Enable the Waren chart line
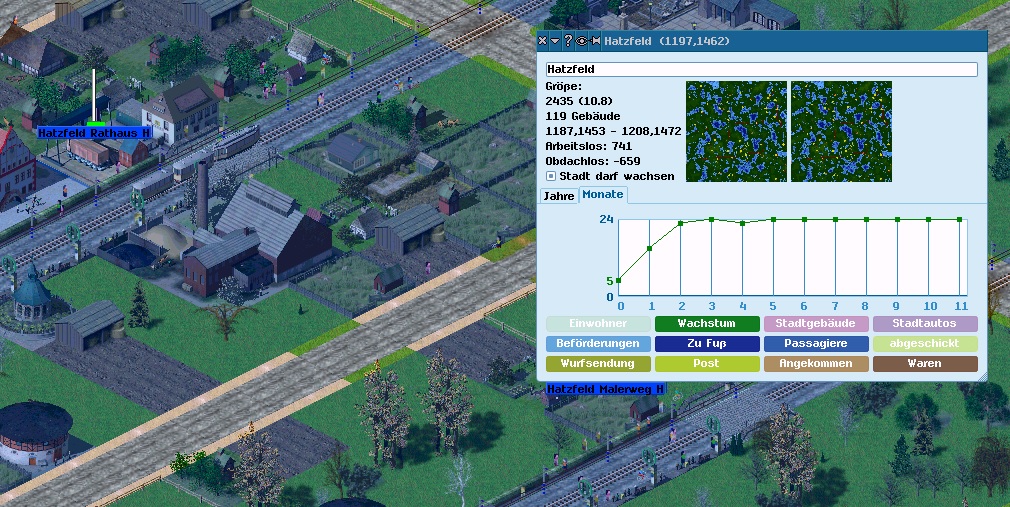Screen dimensions: 1010x507 click(924, 364)
